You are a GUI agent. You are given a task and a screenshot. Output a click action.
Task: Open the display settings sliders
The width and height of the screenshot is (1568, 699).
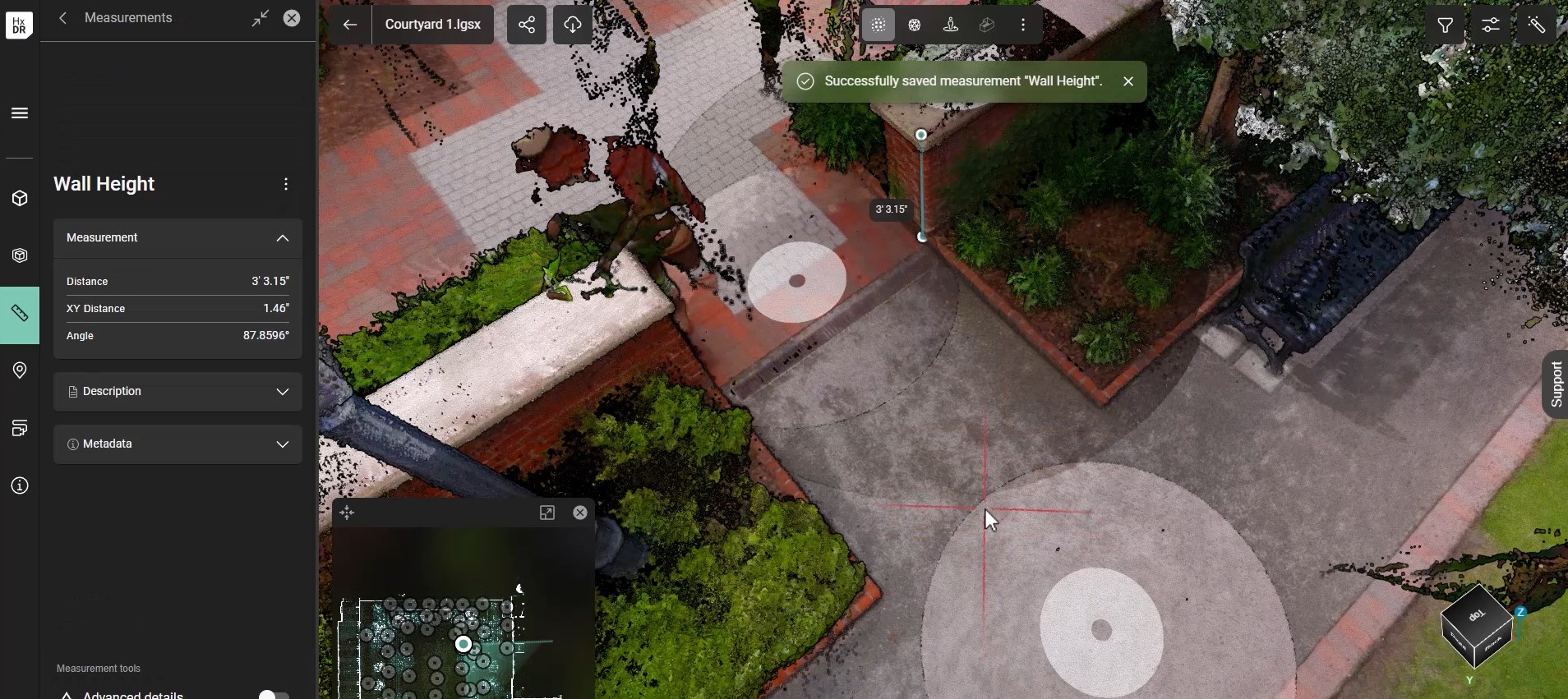[1491, 25]
